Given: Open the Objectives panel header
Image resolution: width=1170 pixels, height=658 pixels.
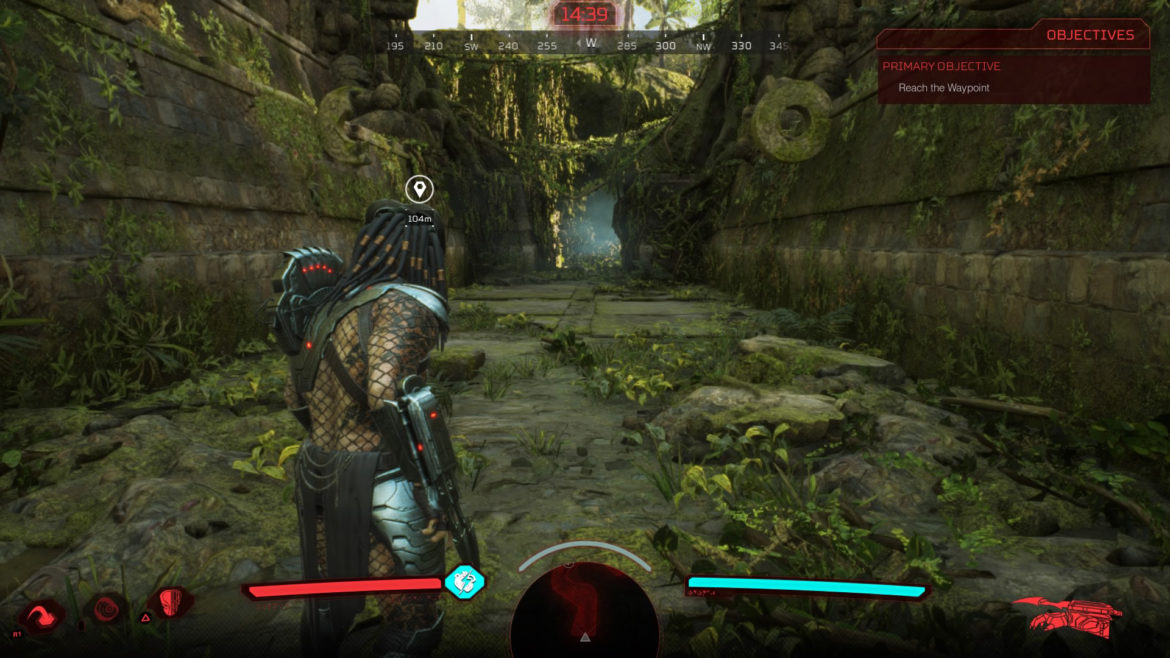Looking at the screenshot, I should [x=1089, y=35].
